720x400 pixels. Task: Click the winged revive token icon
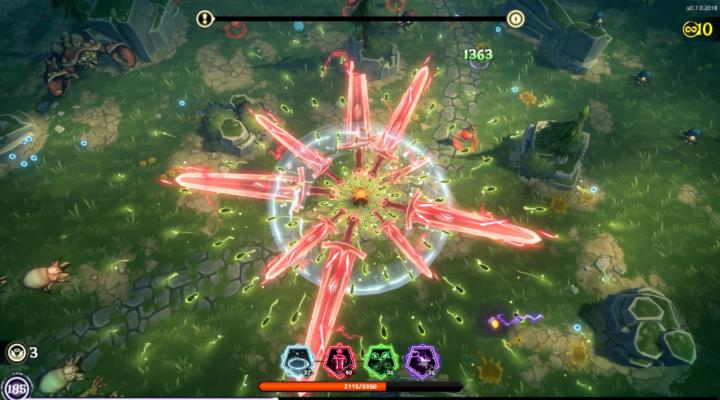click(16, 352)
